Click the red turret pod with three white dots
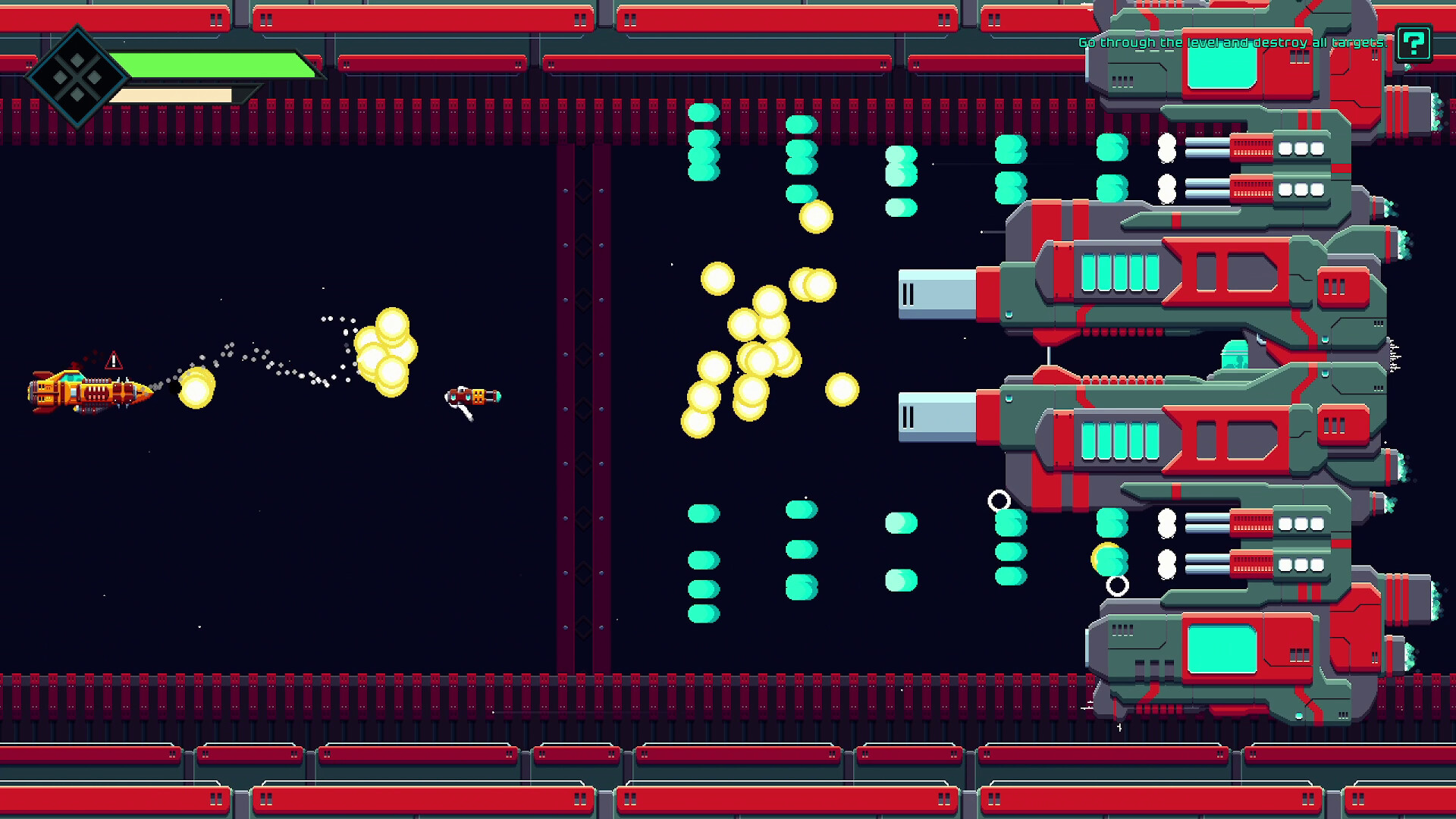 coord(1274,149)
